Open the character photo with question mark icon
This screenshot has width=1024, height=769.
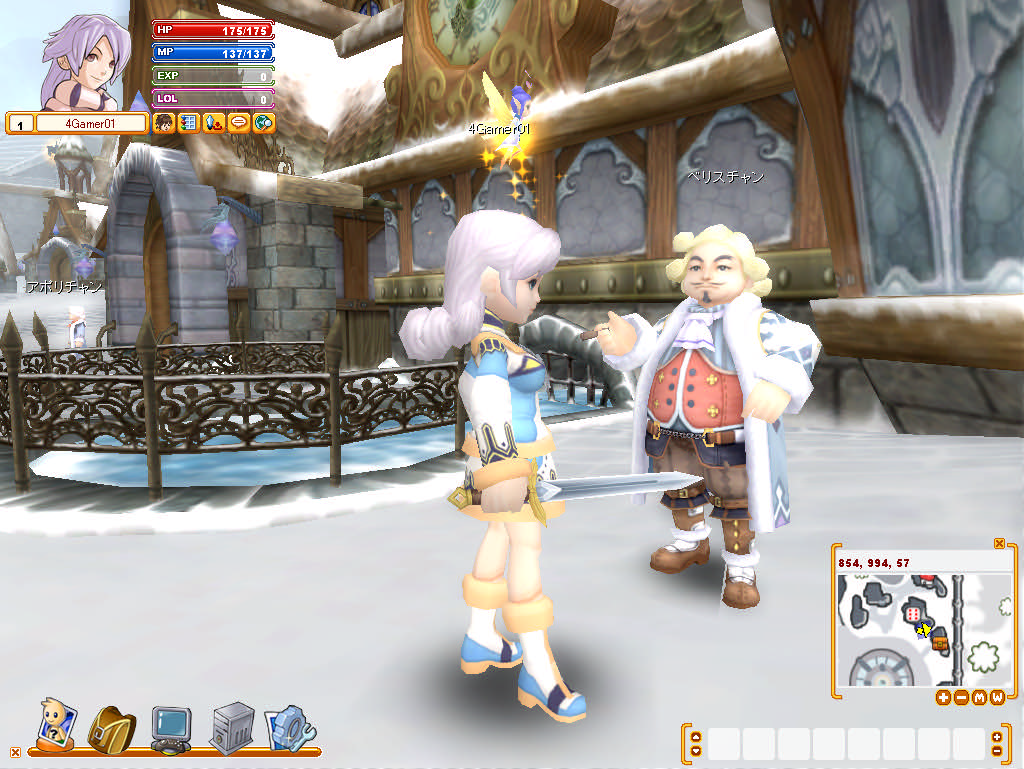(54, 724)
